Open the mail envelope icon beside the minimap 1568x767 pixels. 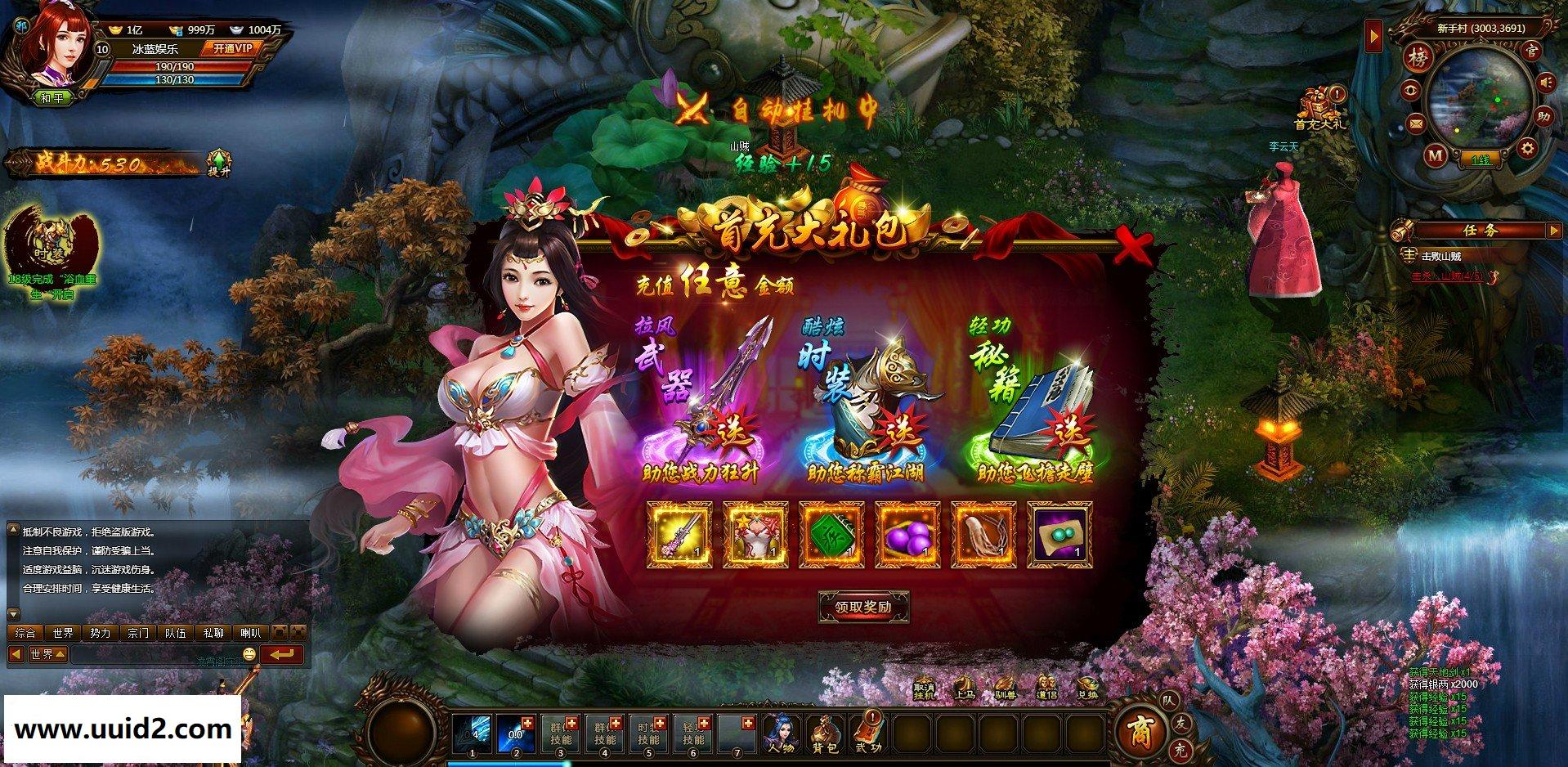pyautogui.click(x=1417, y=124)
